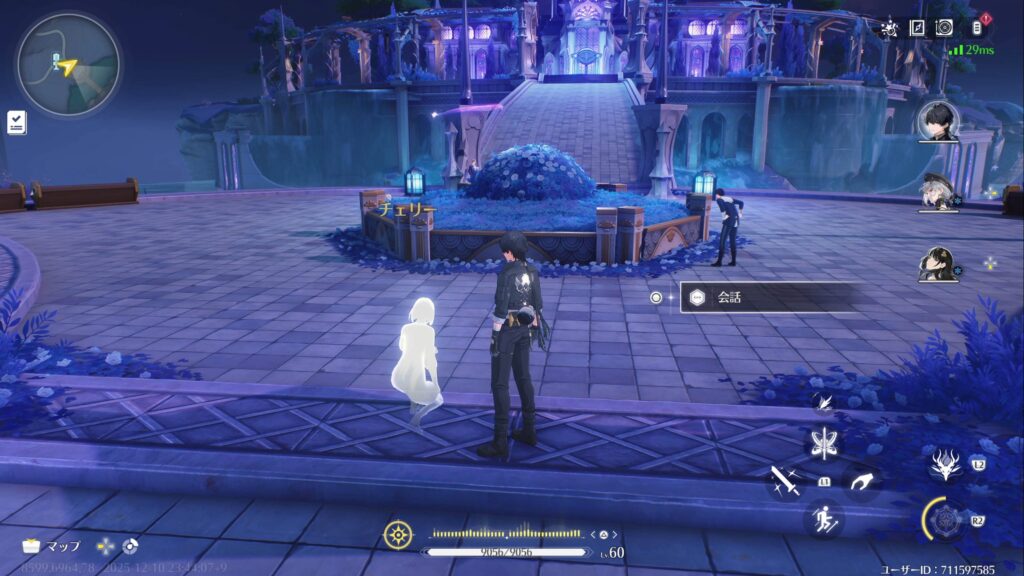The height and width of the screenshot is (576, 1024).
Task: Open the compass guidebook icon
Action: (x=917, y=28)
